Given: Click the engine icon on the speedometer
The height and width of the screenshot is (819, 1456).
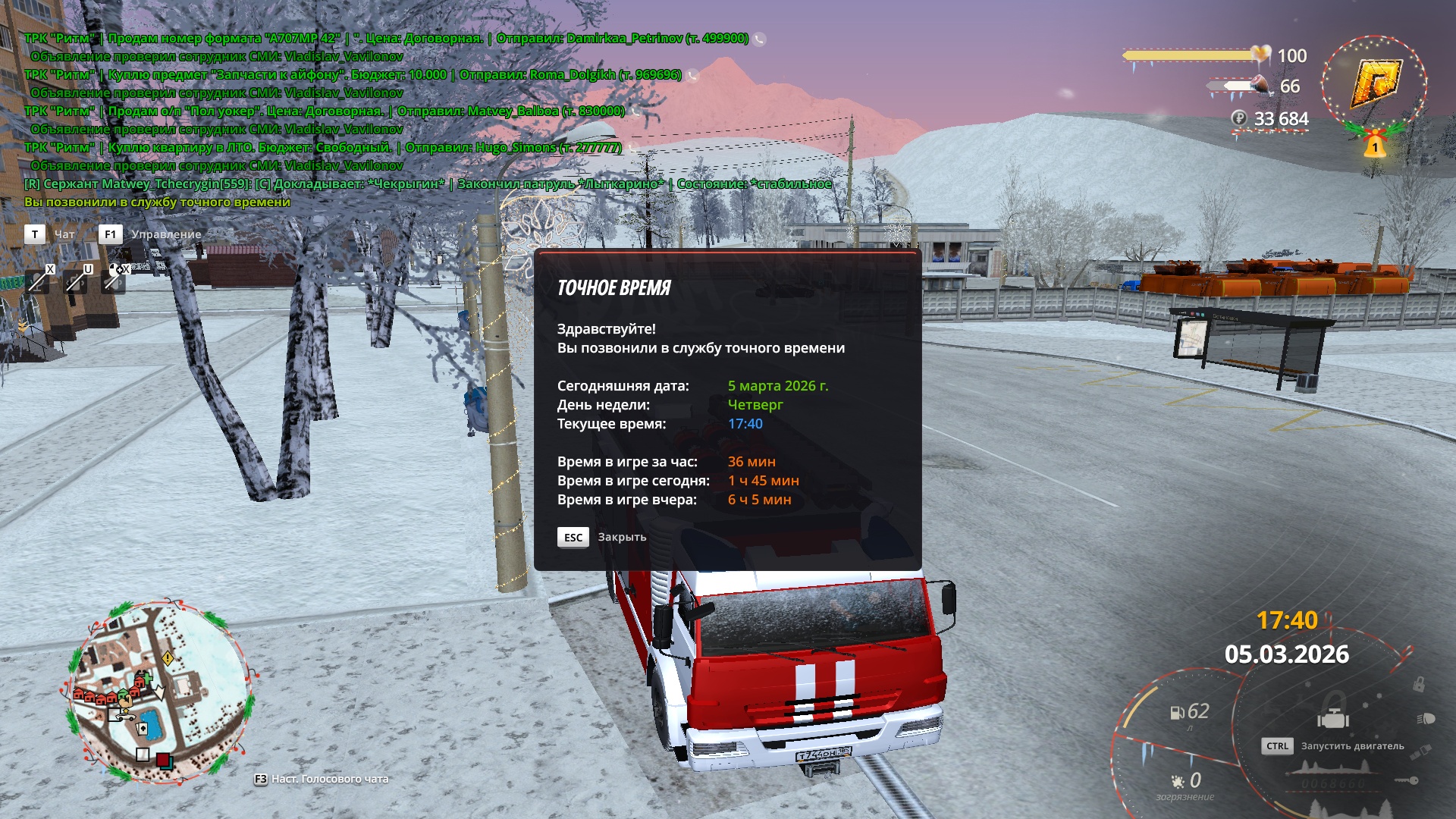Looking at the screenshot, I should point(1333,717).
